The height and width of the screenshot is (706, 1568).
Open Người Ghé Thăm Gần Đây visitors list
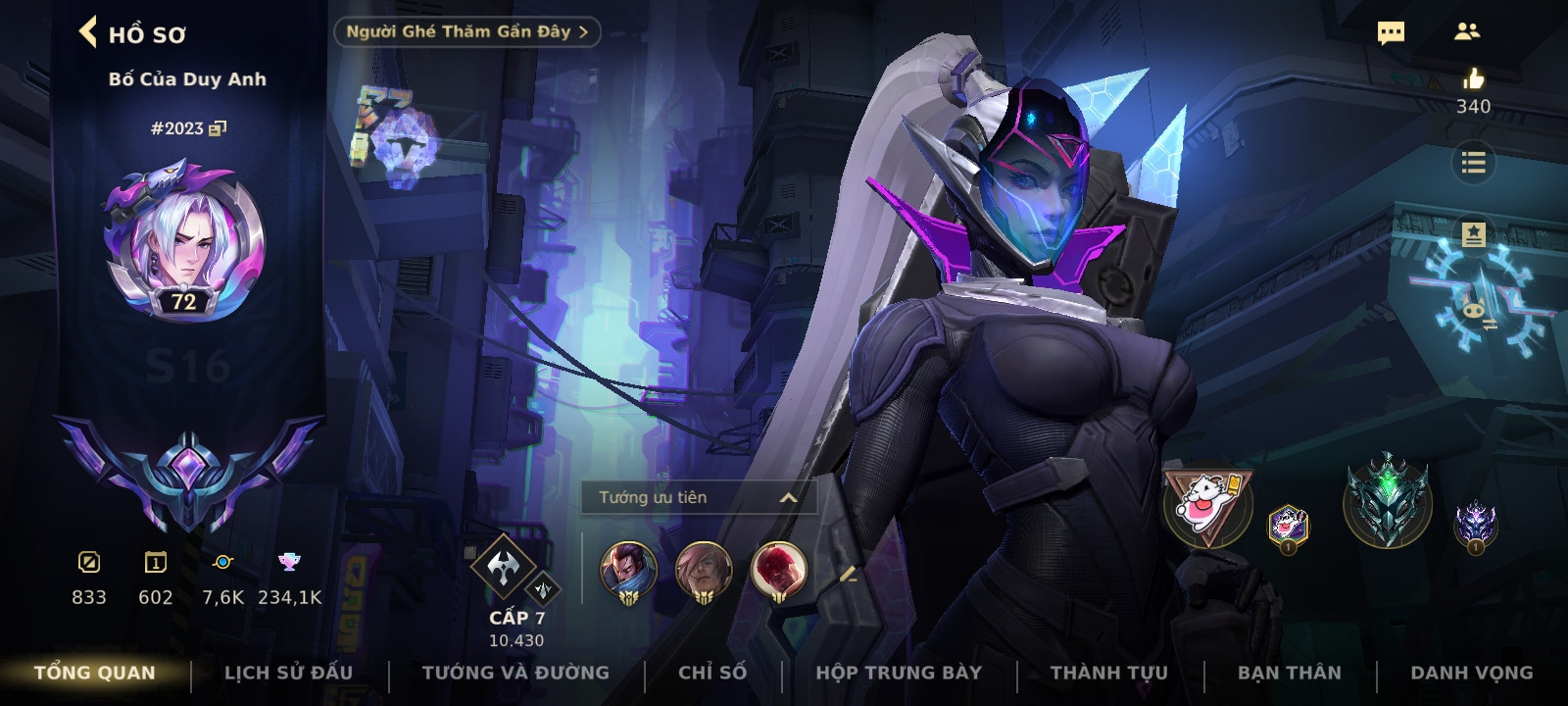tap(466, 31)
